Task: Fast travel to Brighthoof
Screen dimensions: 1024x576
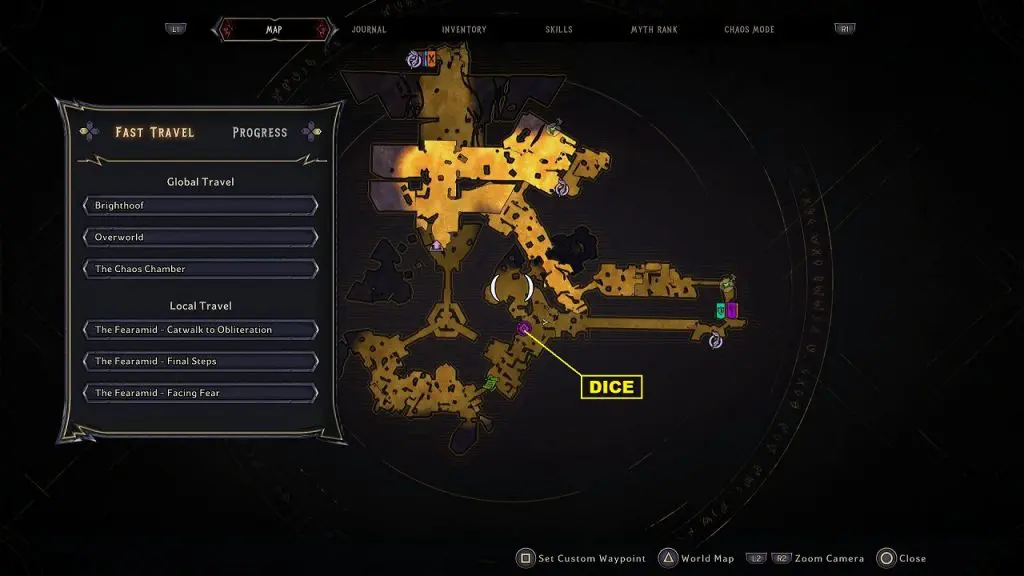Action: (201, 206)
